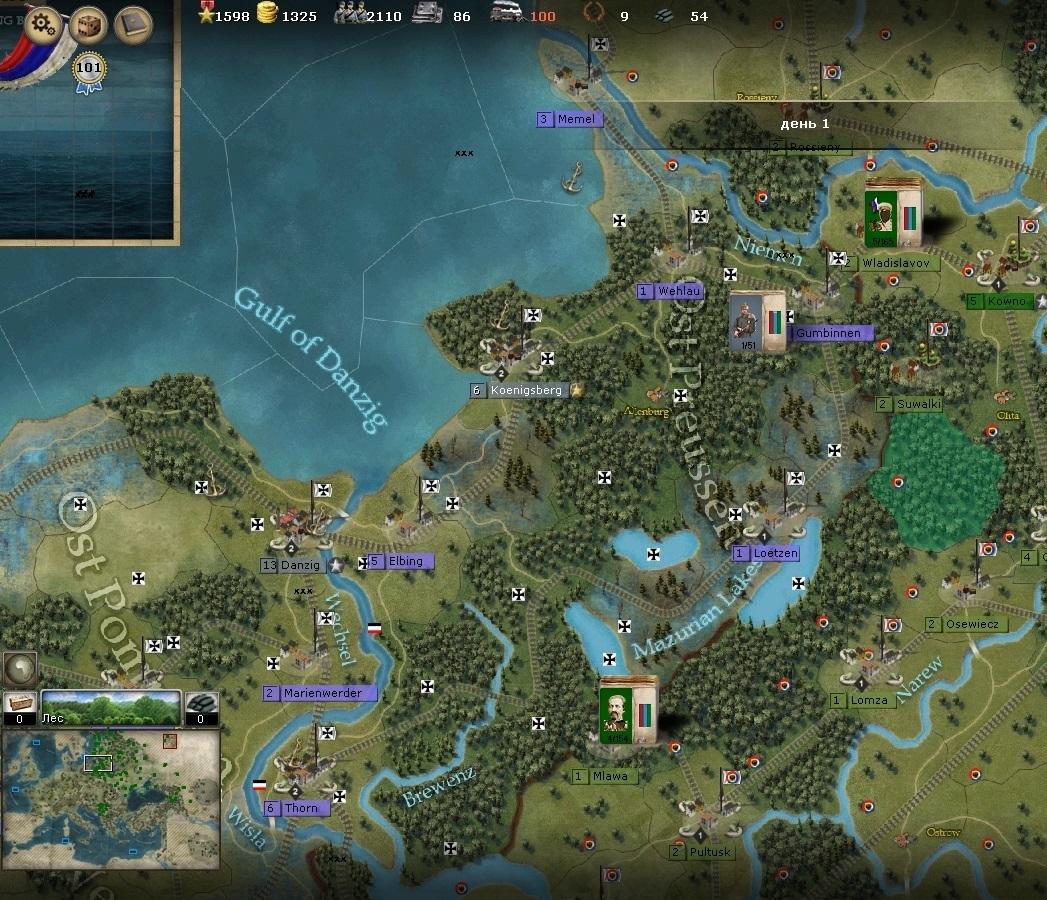Select the Memel city label
The image size is (1047, 900).
point(575,119)
